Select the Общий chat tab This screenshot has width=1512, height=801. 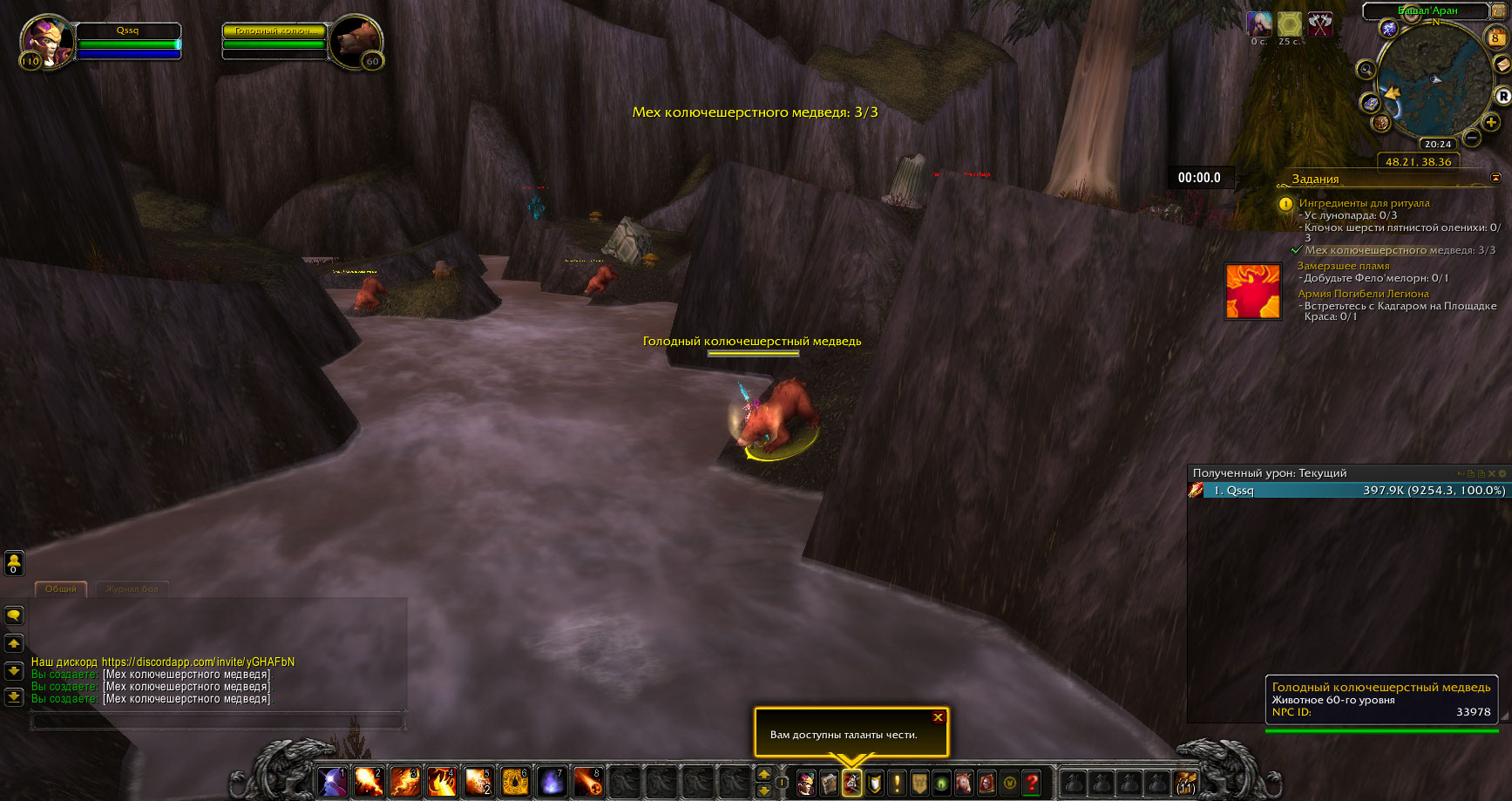(x=61, y=589)
